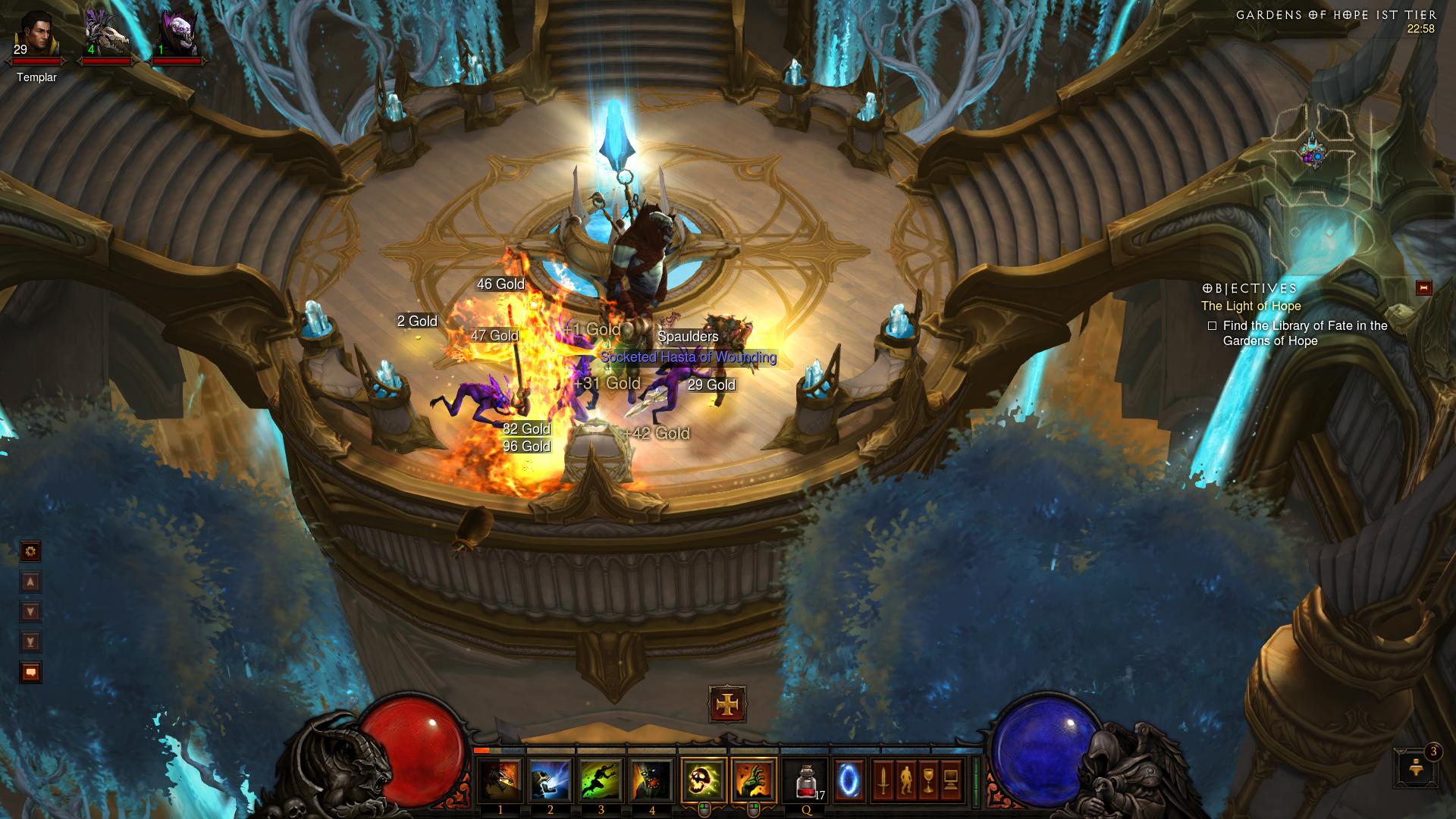Open the goblet menu button
This screenshot has height=819, width=1456.
(x=928, y=780)
